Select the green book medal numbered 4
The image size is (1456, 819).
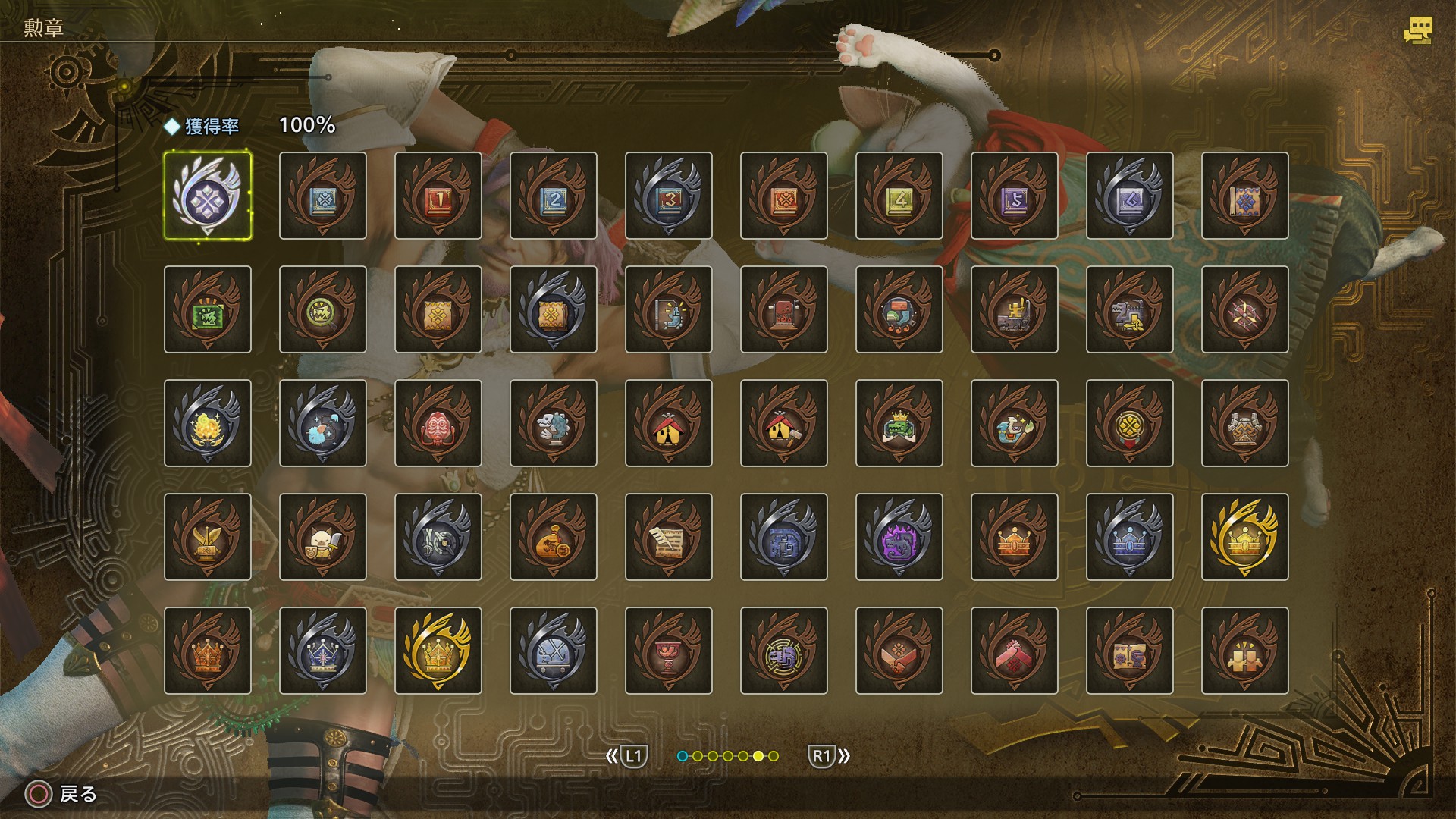click(899, 196)
